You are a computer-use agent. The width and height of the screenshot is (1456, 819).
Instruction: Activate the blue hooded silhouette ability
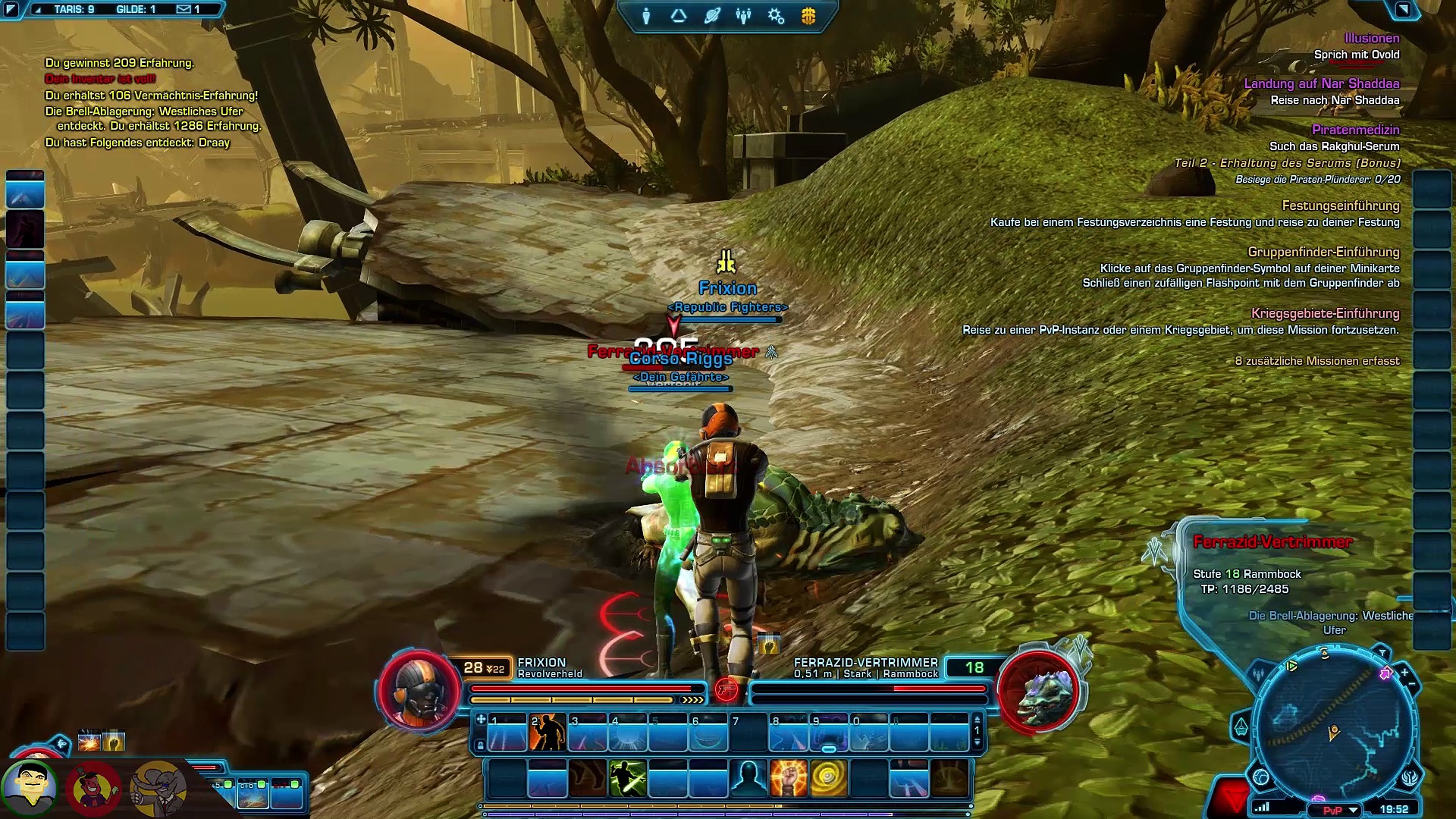click(x=748, y=779)
